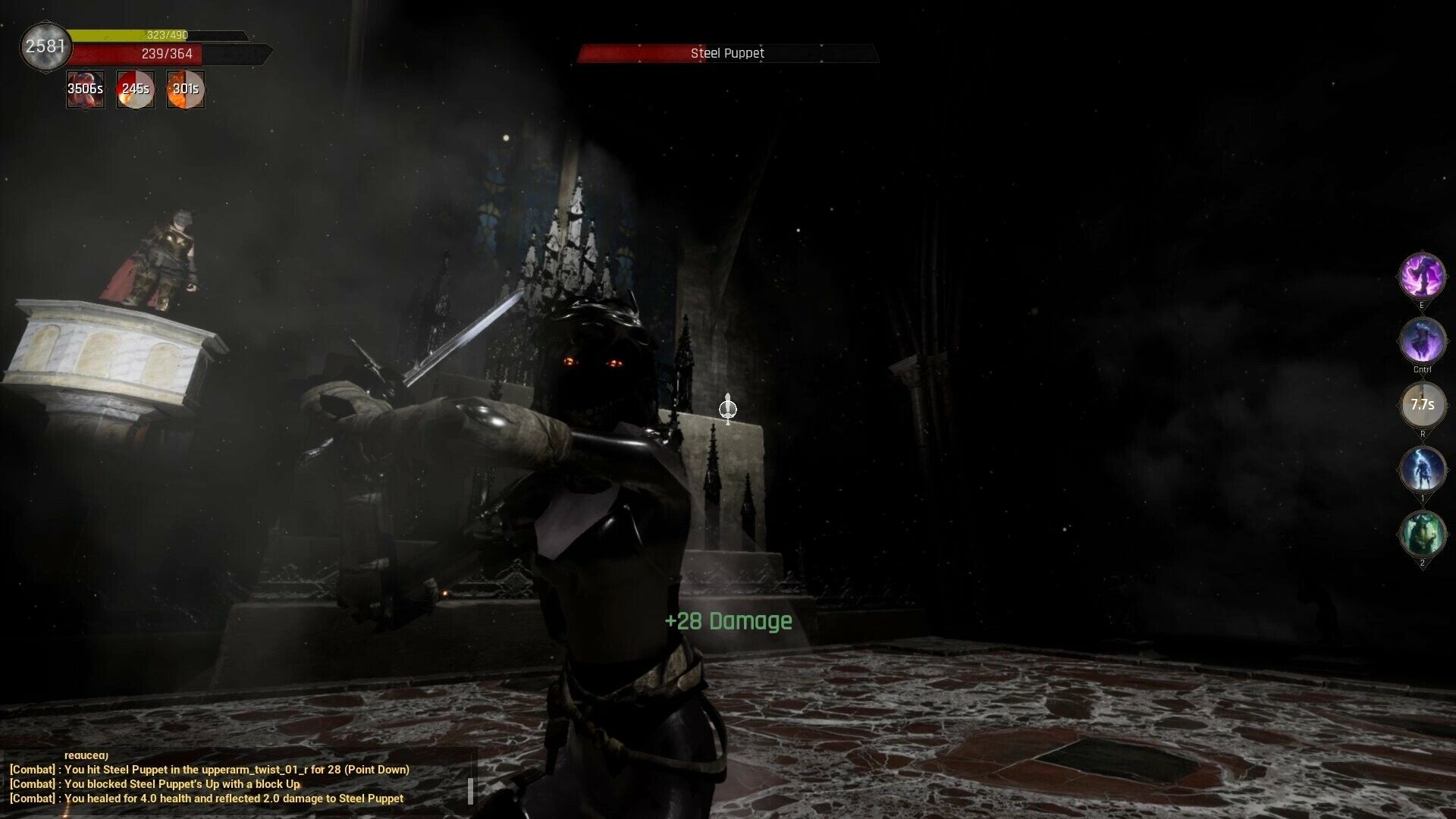Grab the combat log scrollbar handle
Viewport: 1456px width, 819px height.
coord(471,790)
